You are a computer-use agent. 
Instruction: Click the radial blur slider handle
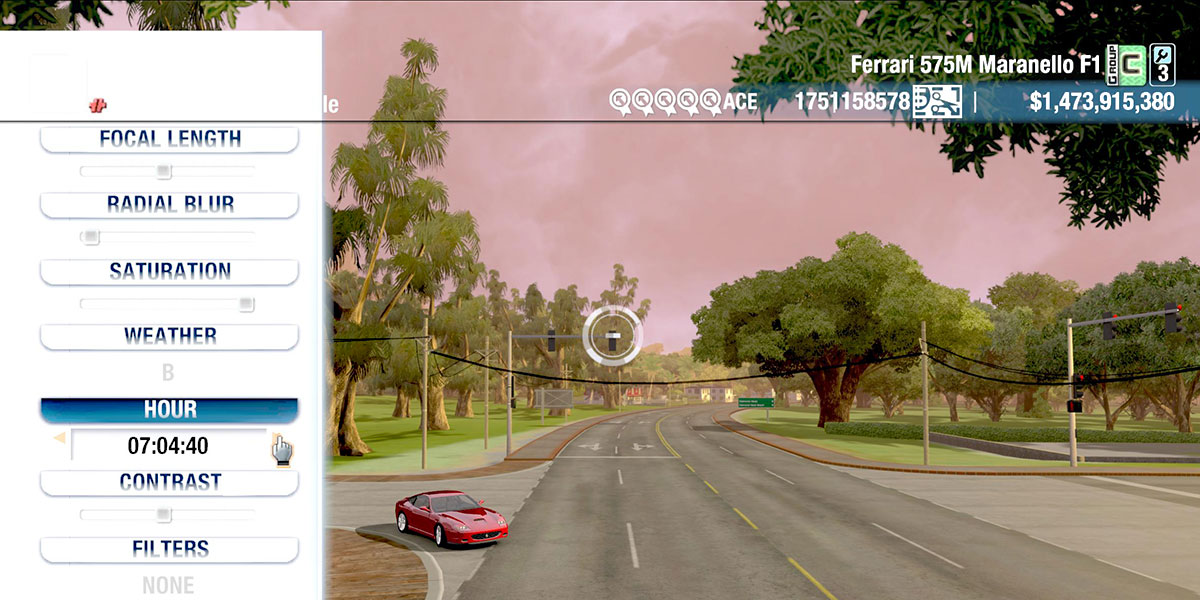pyautogui.click(x=91, y=237)
